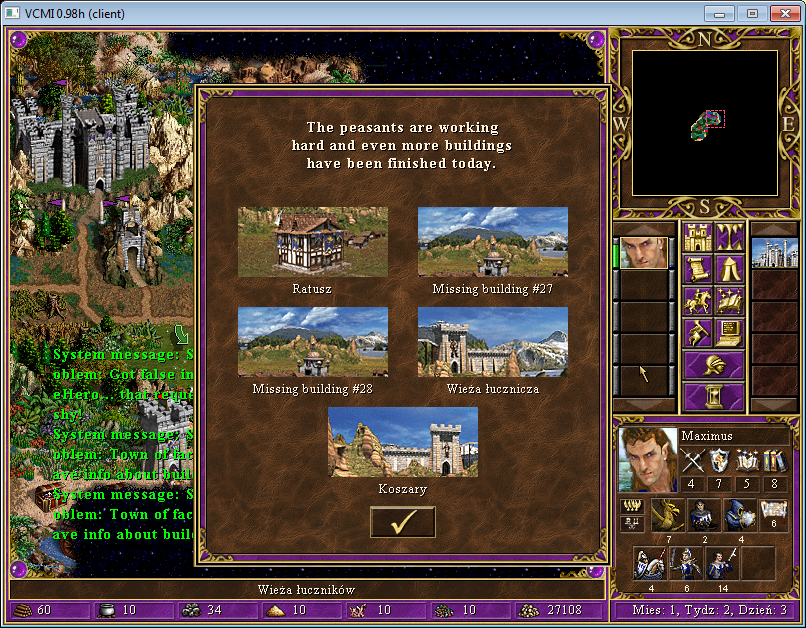806x628 pixels.
Task: Select the Missing building #28 thumbnail
Action: [312, 342]
